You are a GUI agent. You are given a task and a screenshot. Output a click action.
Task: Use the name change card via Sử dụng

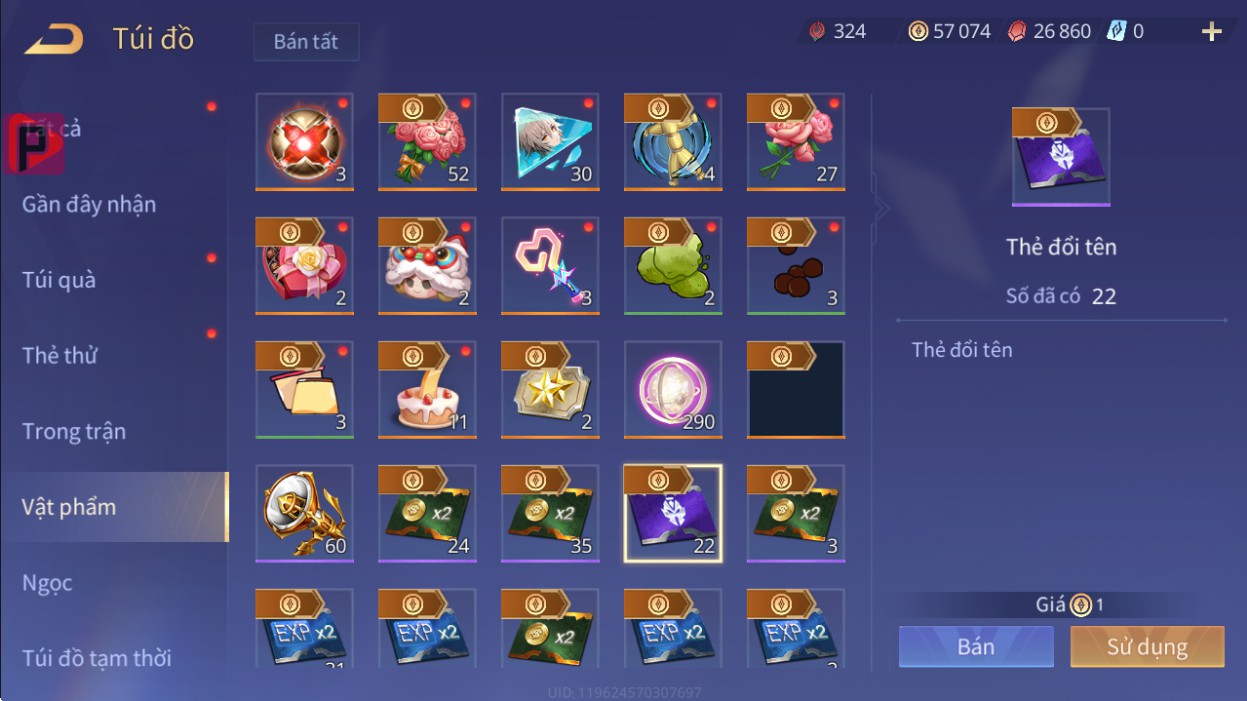pyautogui.click(x=1146, y=647)
